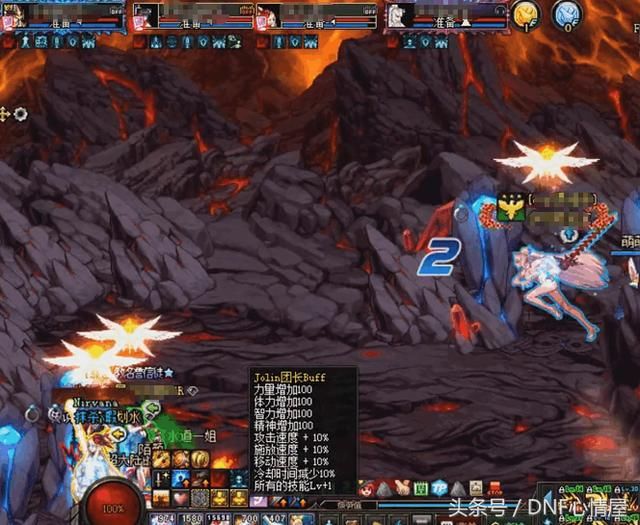
Task: Click the red-haired character face menu icon
Action: click(x=366, y=488)
